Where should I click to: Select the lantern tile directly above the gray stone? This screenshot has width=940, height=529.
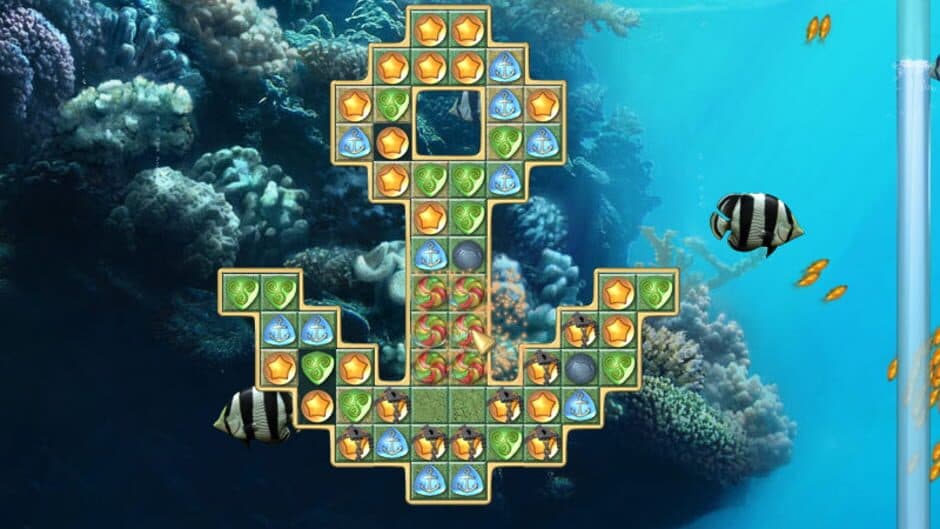[x=580, y=330]
